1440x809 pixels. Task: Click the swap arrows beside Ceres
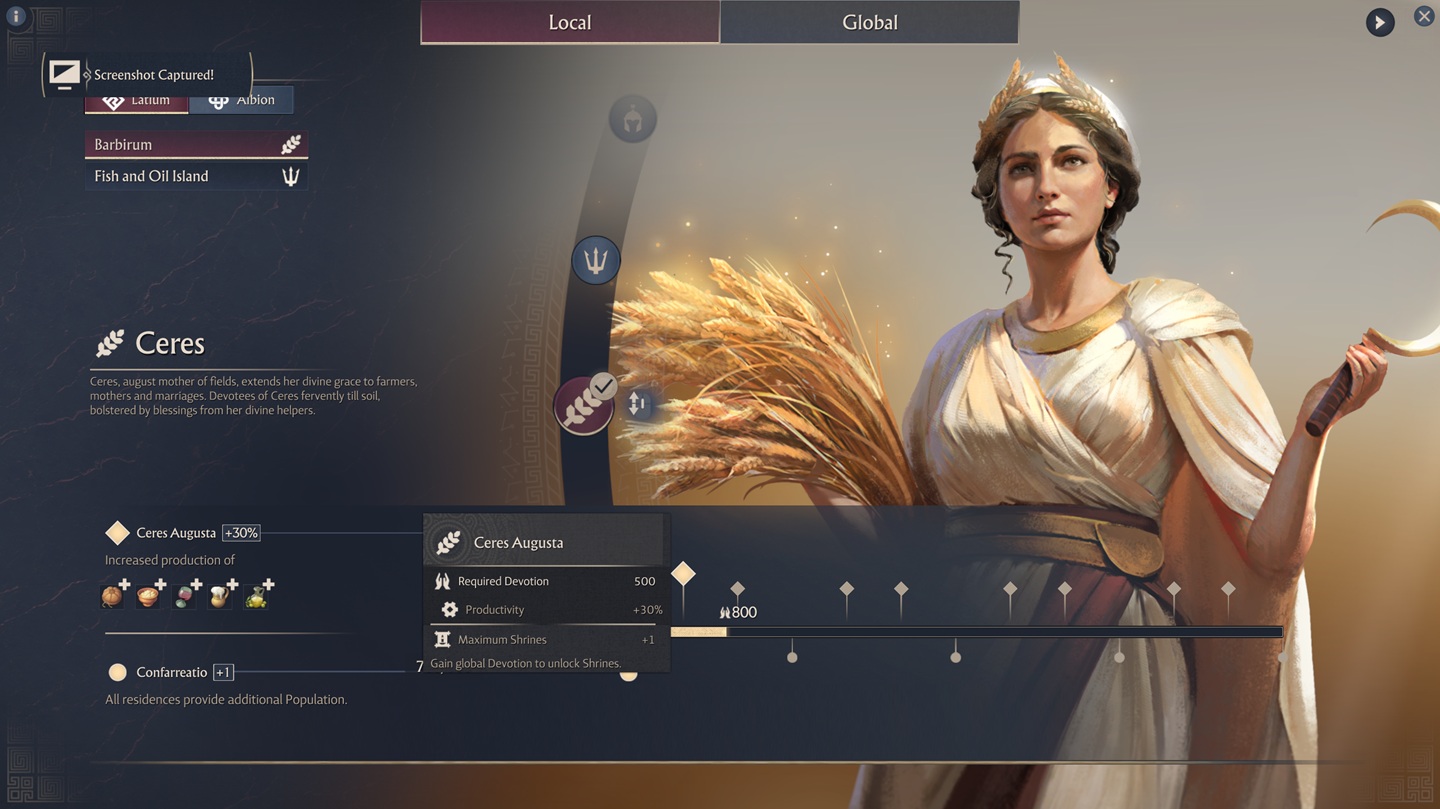pos(637,404)
